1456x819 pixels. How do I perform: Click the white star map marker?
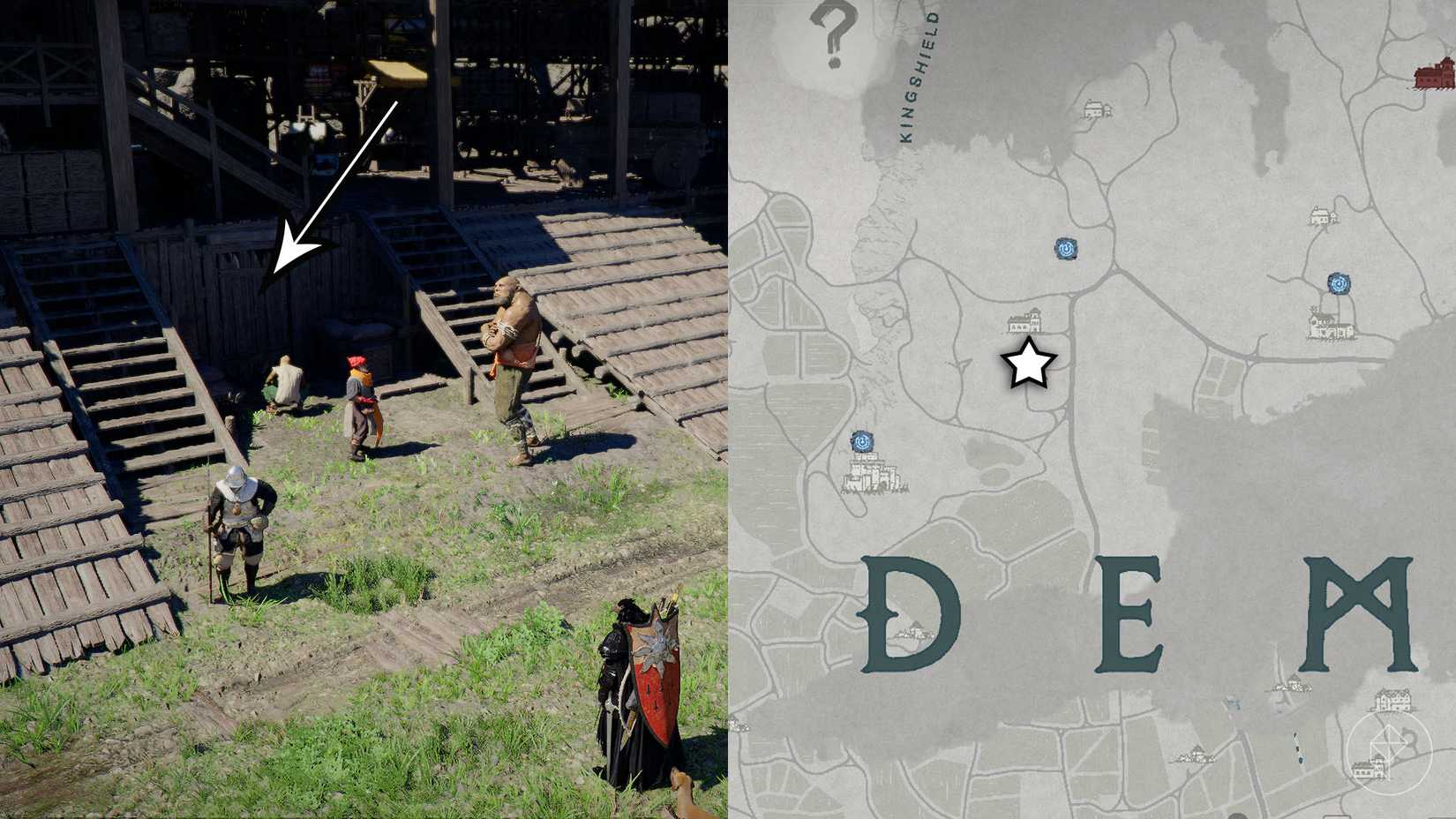click(1028, 364)
